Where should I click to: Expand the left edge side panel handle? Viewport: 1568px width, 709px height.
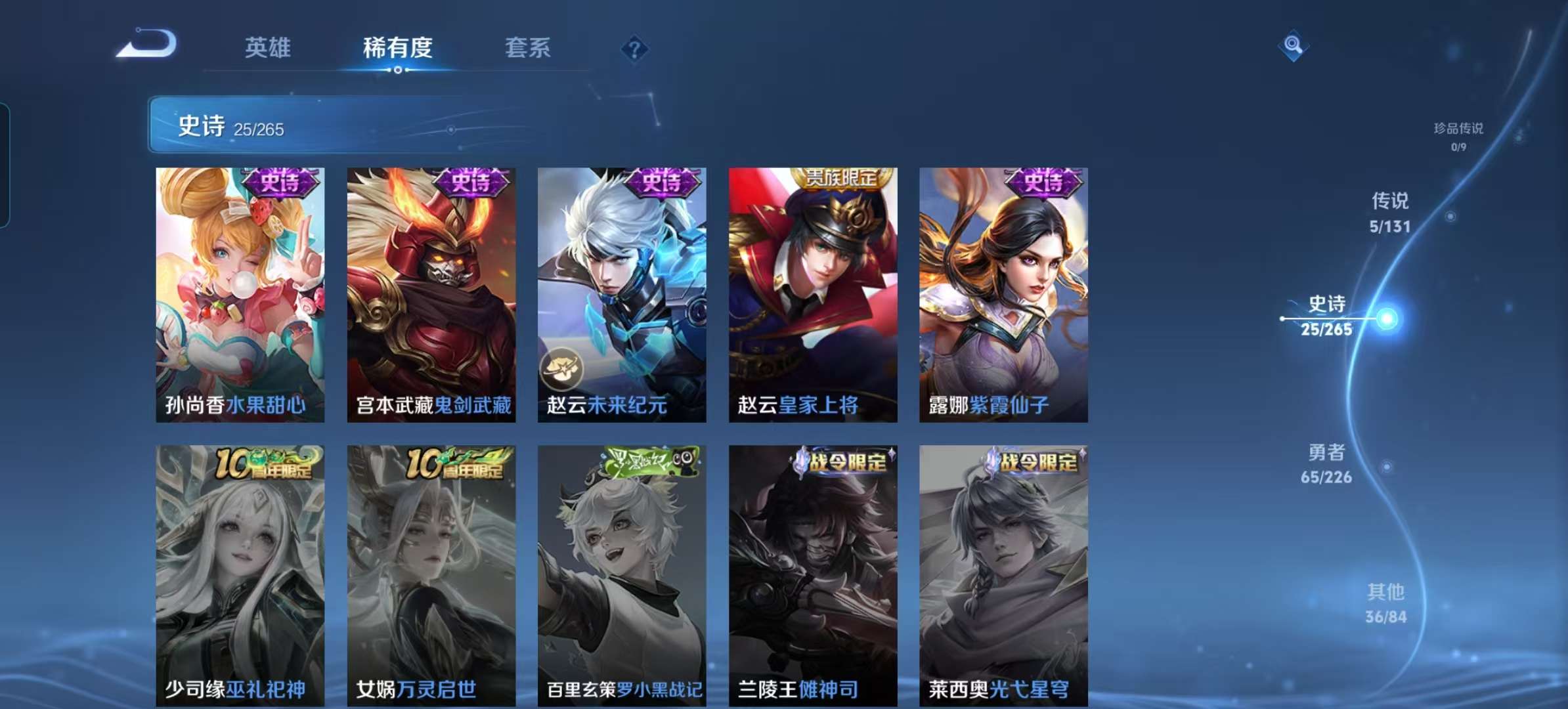tap(5, 161)
